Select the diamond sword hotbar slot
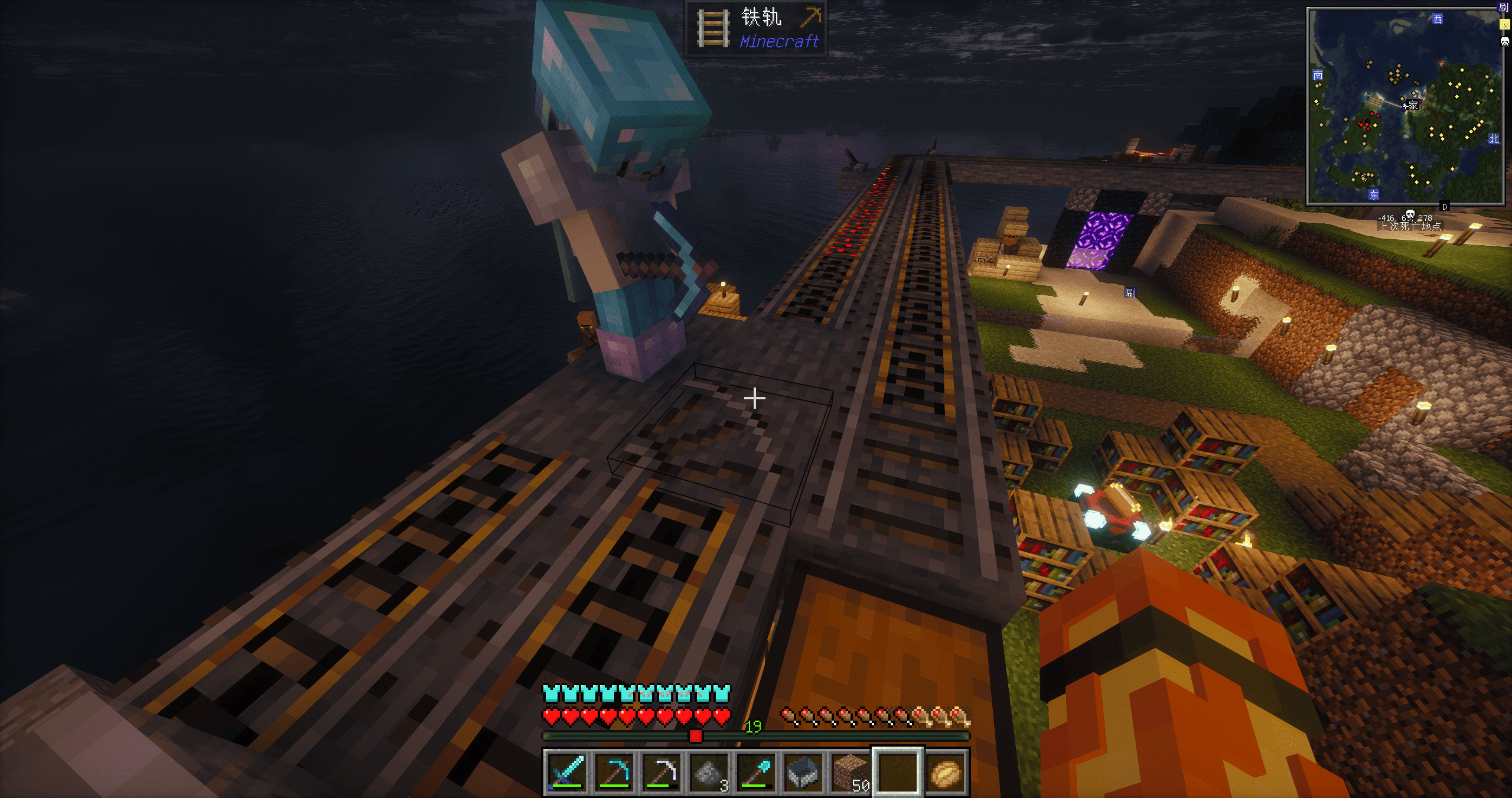The height and width of the screenshot is (798, 1512). (x=566, y=771)
